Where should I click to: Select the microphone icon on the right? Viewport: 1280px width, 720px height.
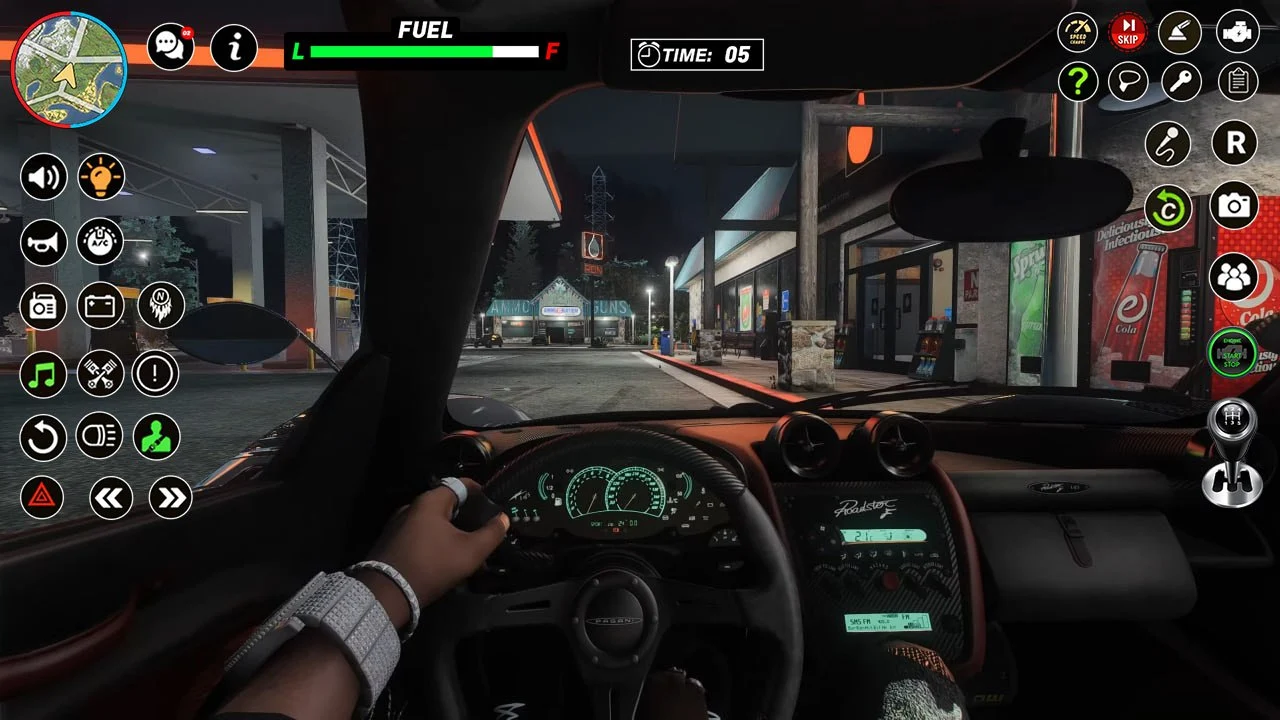click(x=1167, y=144)
